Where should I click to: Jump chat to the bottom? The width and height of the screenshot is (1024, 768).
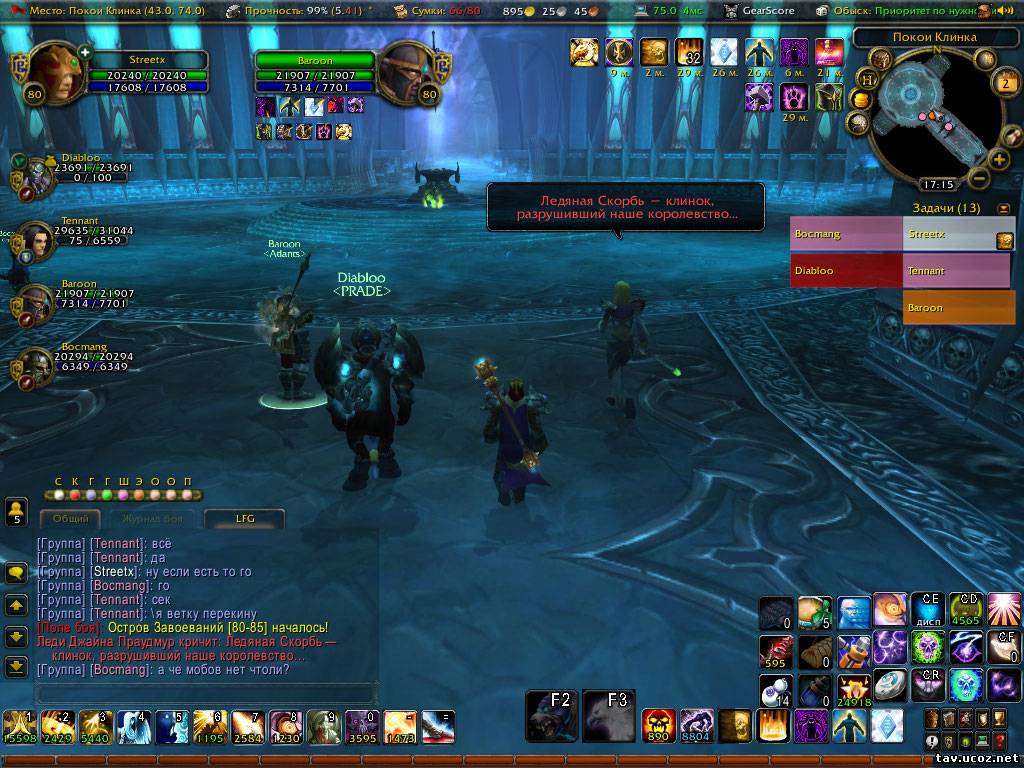(16, 666)
